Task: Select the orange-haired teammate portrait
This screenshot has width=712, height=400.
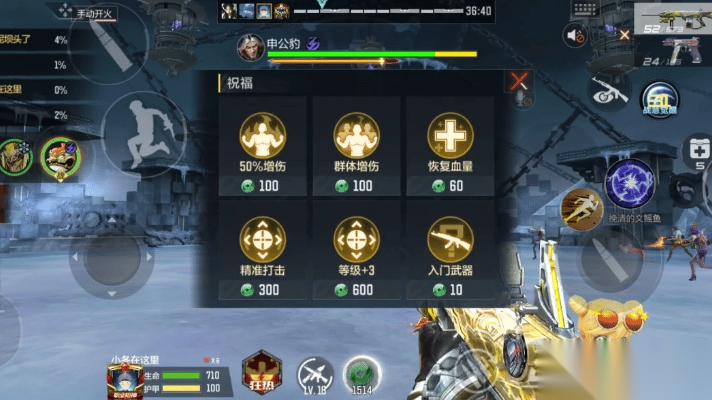Action: point(58,156)
